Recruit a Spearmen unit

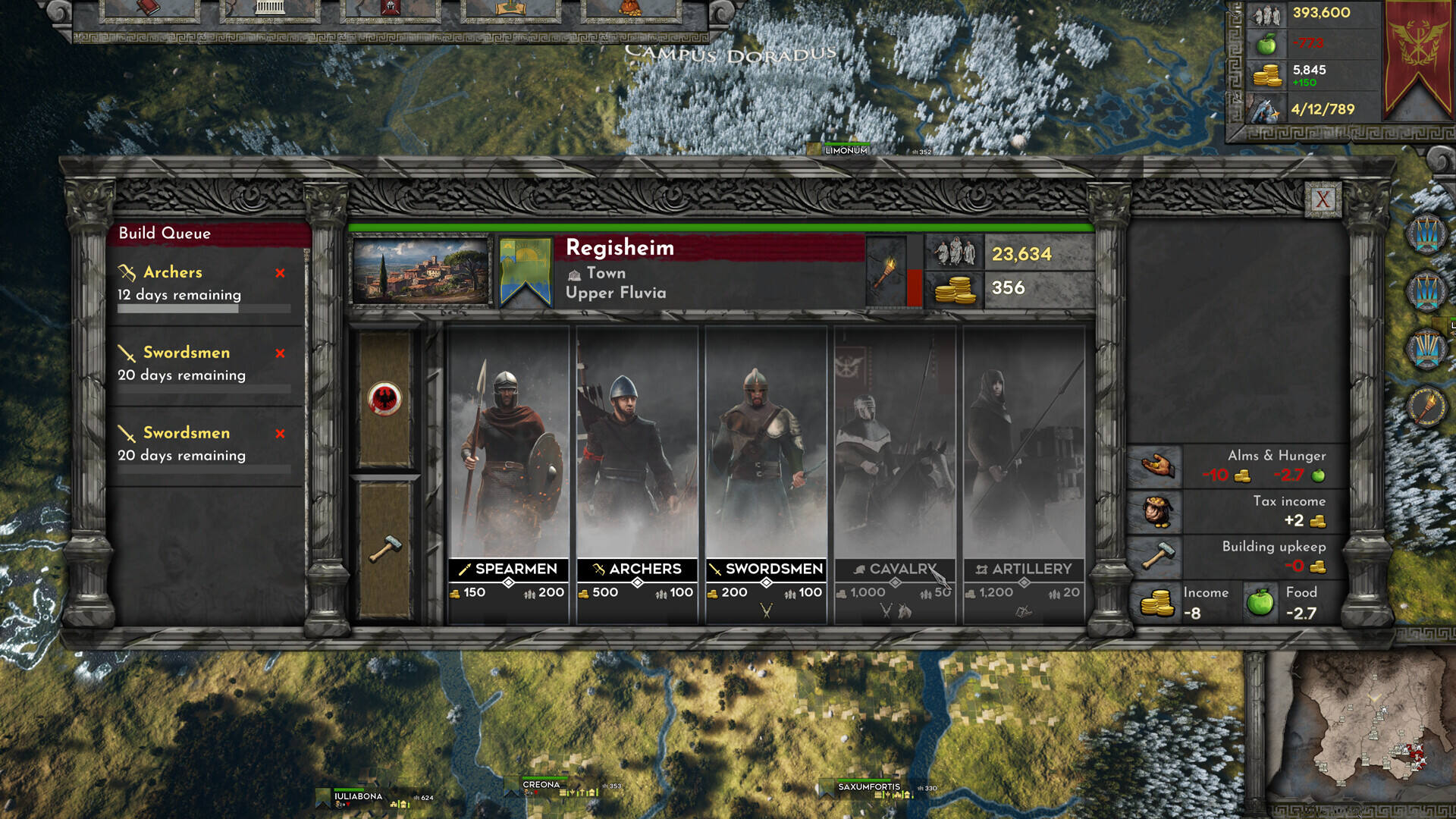pyautogui.click(x=508, y=455)
